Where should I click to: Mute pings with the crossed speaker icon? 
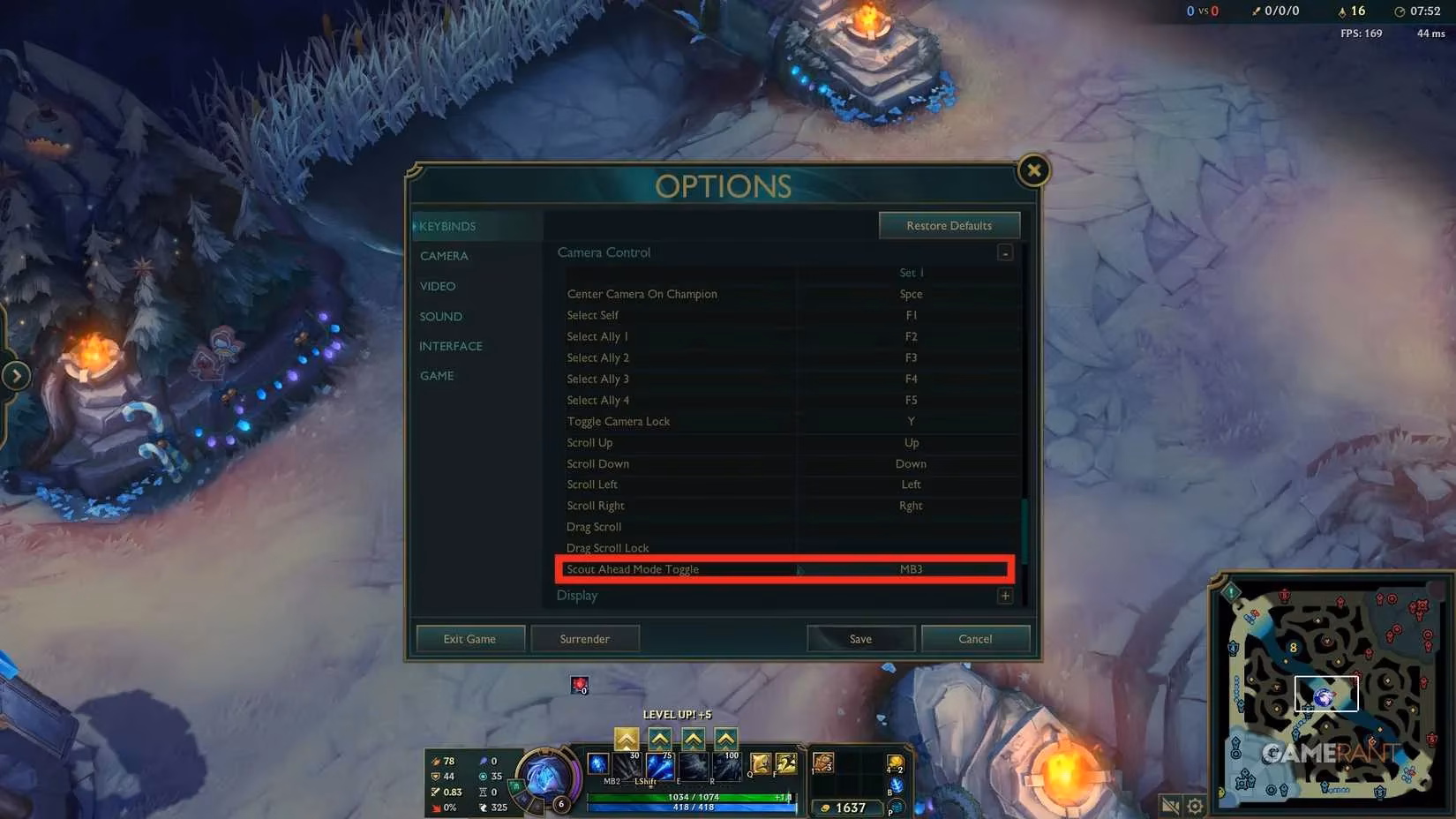point(1168,806)
